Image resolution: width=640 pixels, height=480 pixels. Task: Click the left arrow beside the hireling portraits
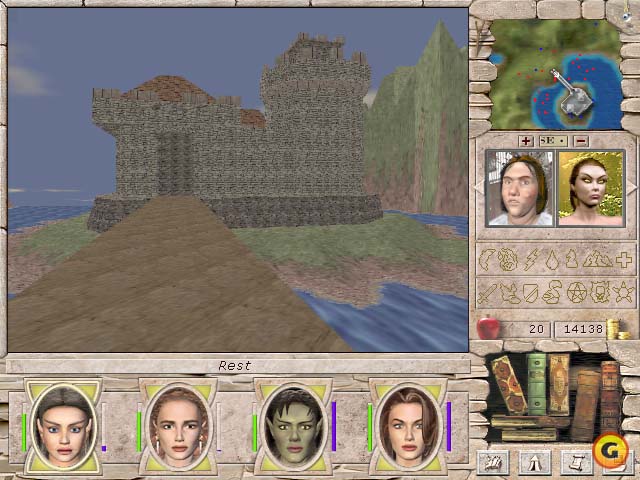(480, 189)
